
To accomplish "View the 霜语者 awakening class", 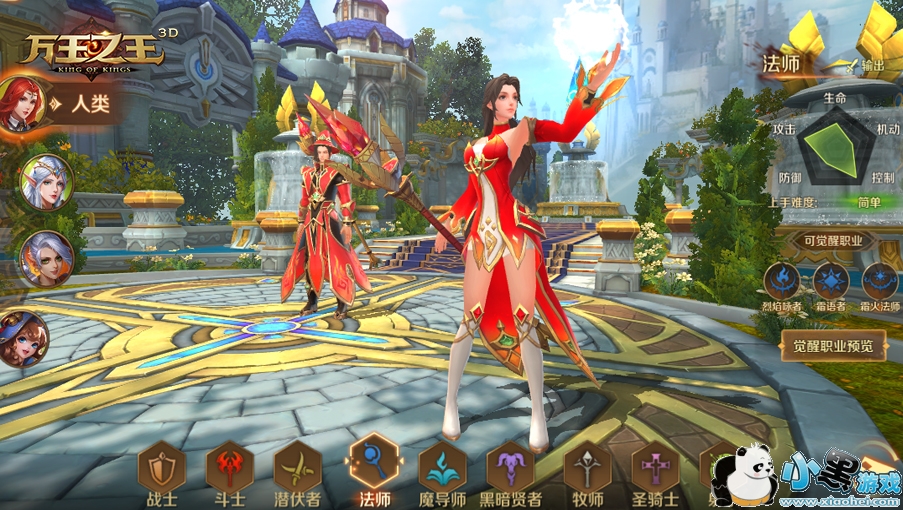I will coord(831,282).
